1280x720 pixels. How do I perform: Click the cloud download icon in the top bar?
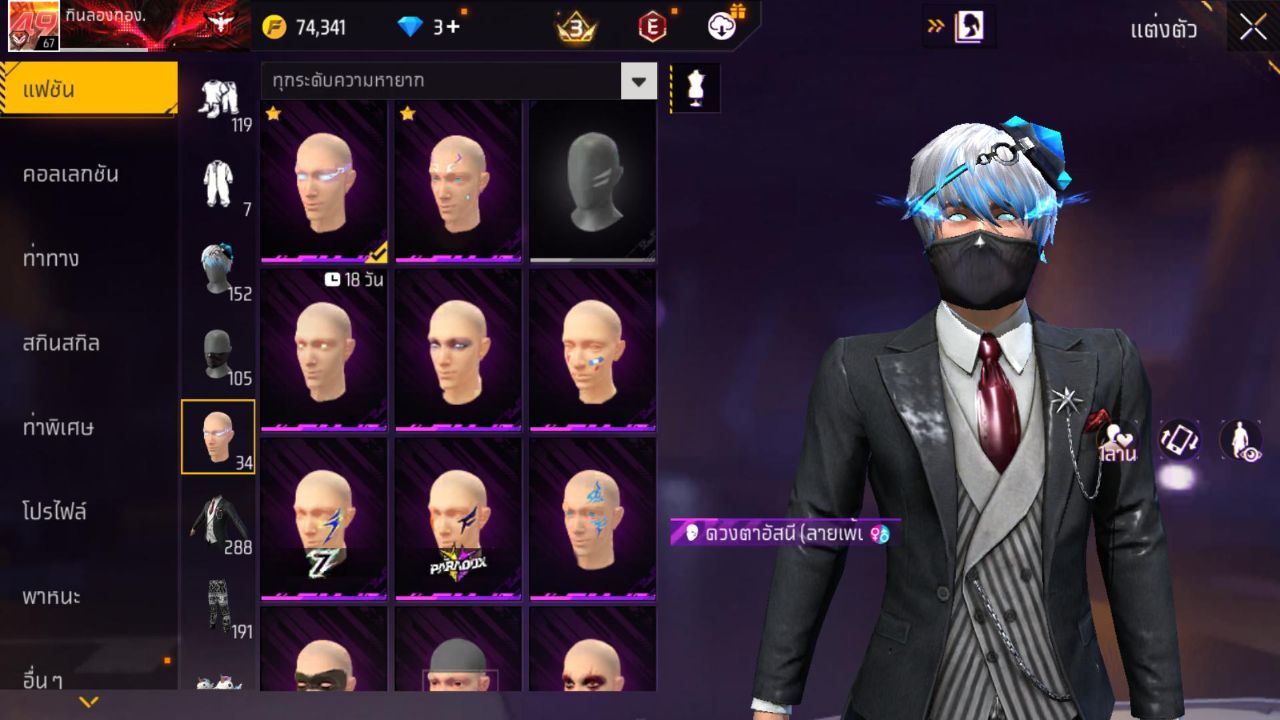(721, 27)
